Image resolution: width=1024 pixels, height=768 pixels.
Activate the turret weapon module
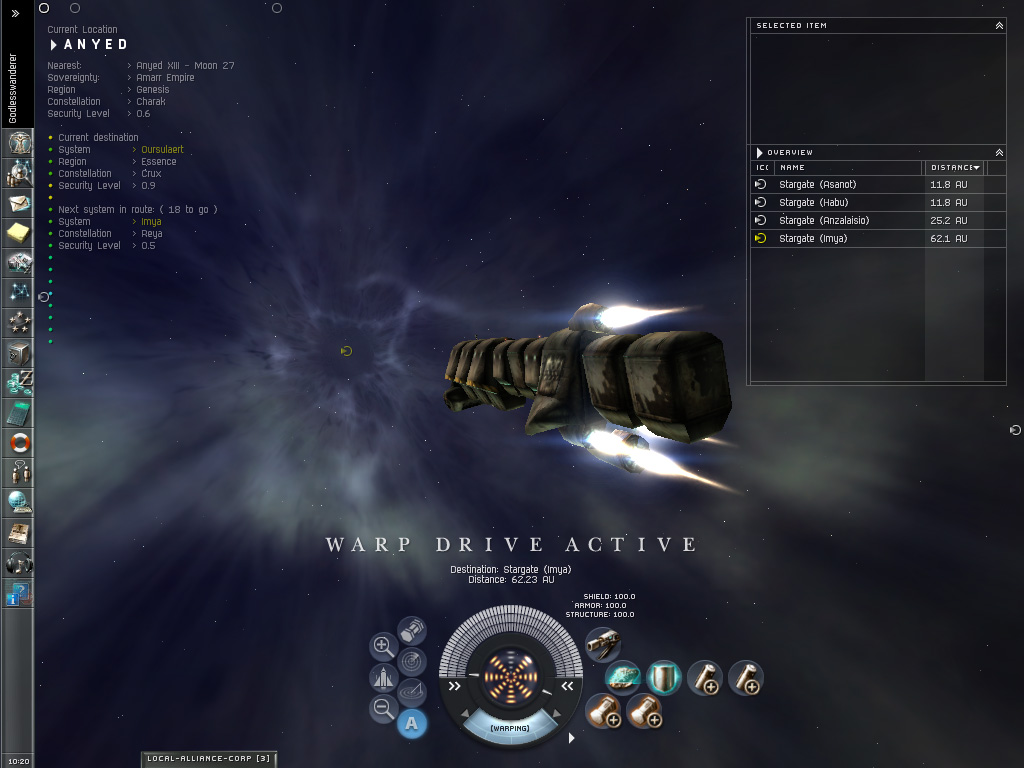[602, 645]
